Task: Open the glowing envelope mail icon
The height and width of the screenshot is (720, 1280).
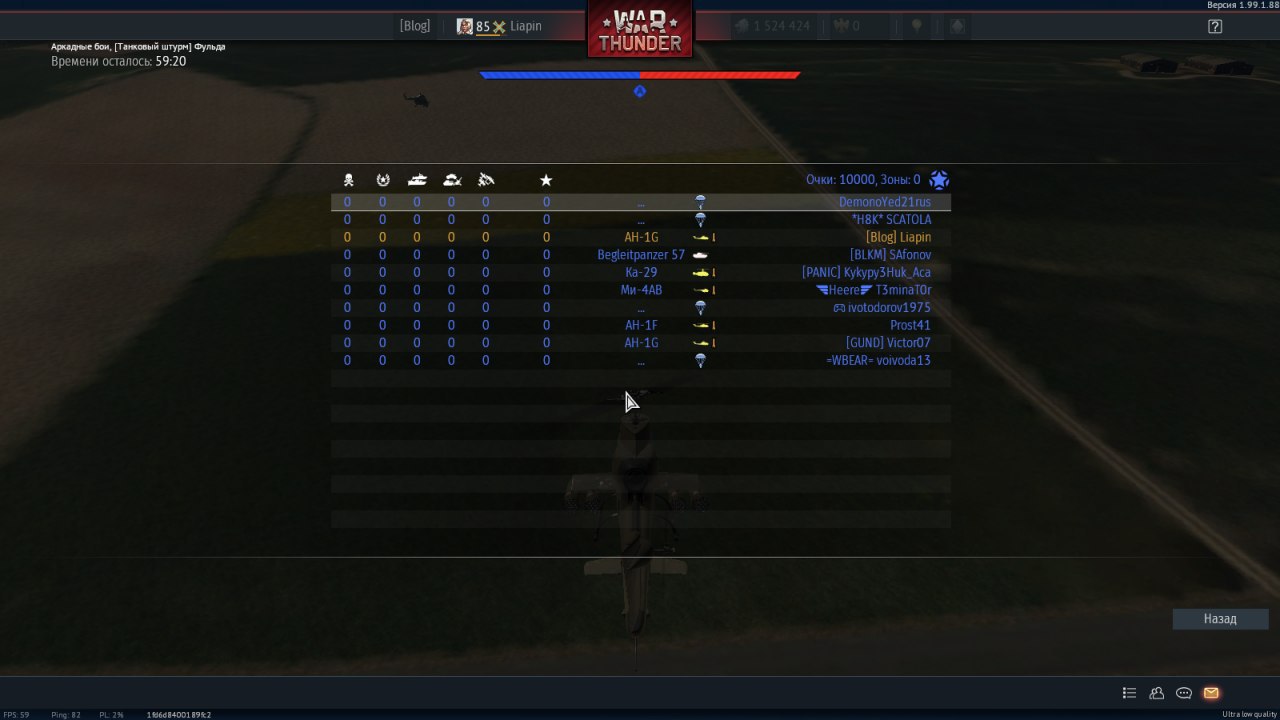Action: click(1211, 693)
